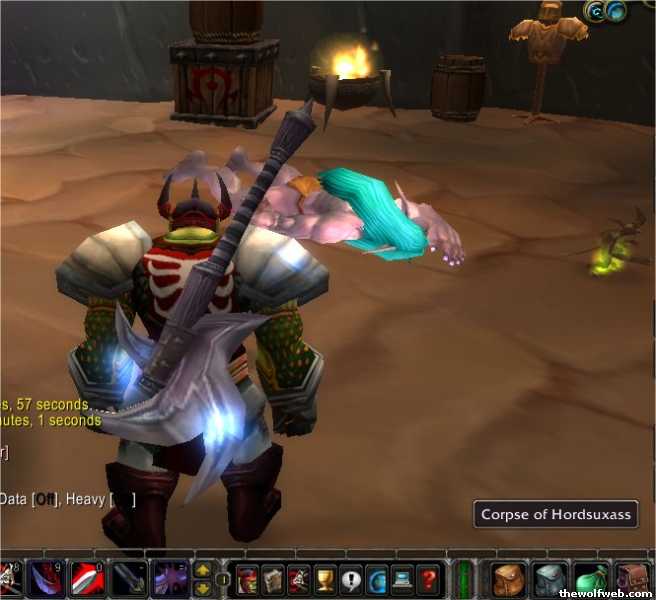This screenshot has height=600, width=656.
Task: Open the spellbook micro button
Action: [272, 579]
